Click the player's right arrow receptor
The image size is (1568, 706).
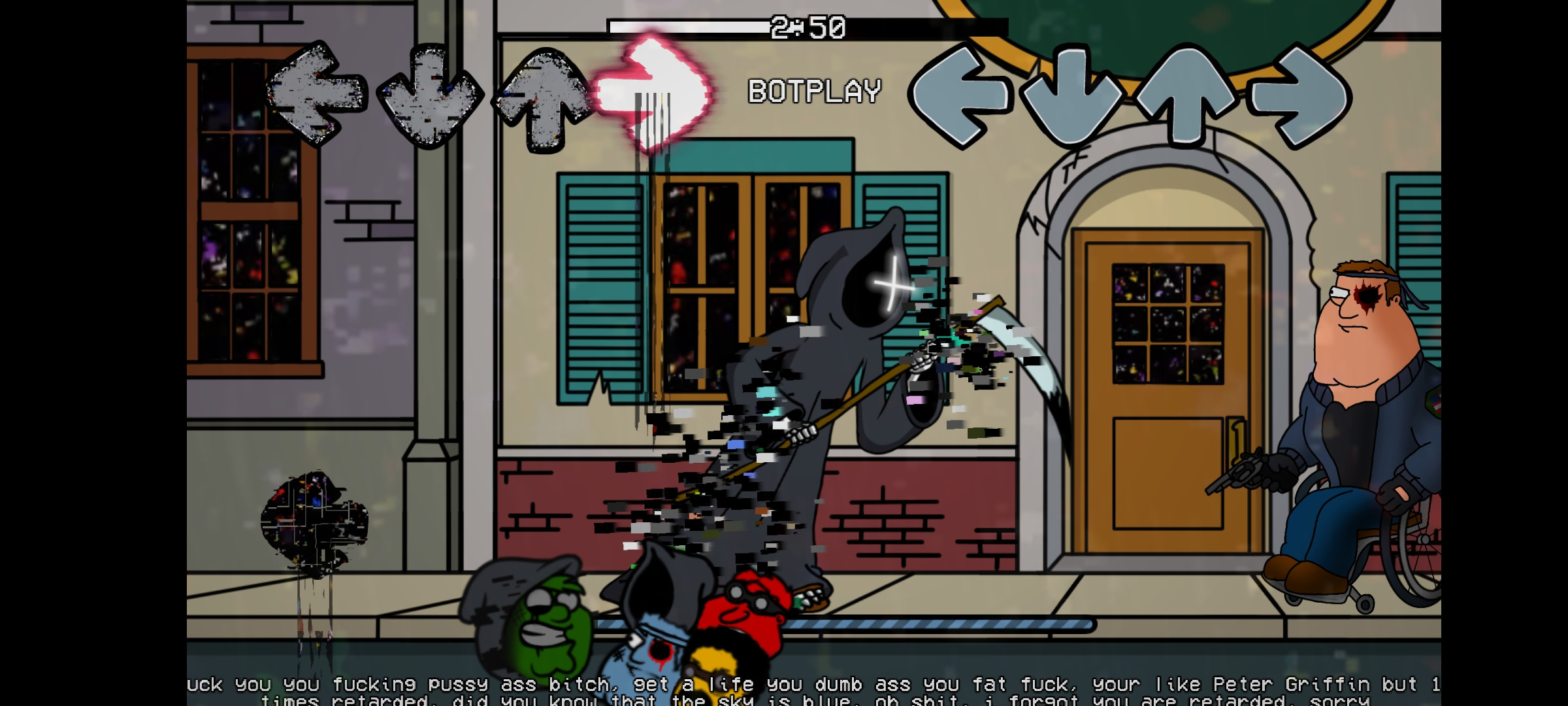tap(1300, 98)
